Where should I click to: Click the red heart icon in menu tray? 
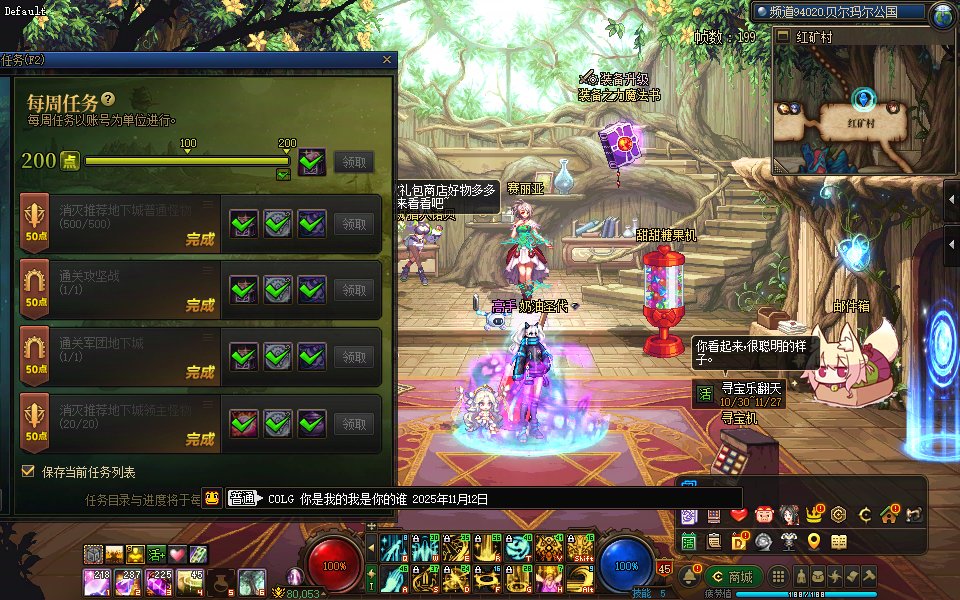pos(739,515)
